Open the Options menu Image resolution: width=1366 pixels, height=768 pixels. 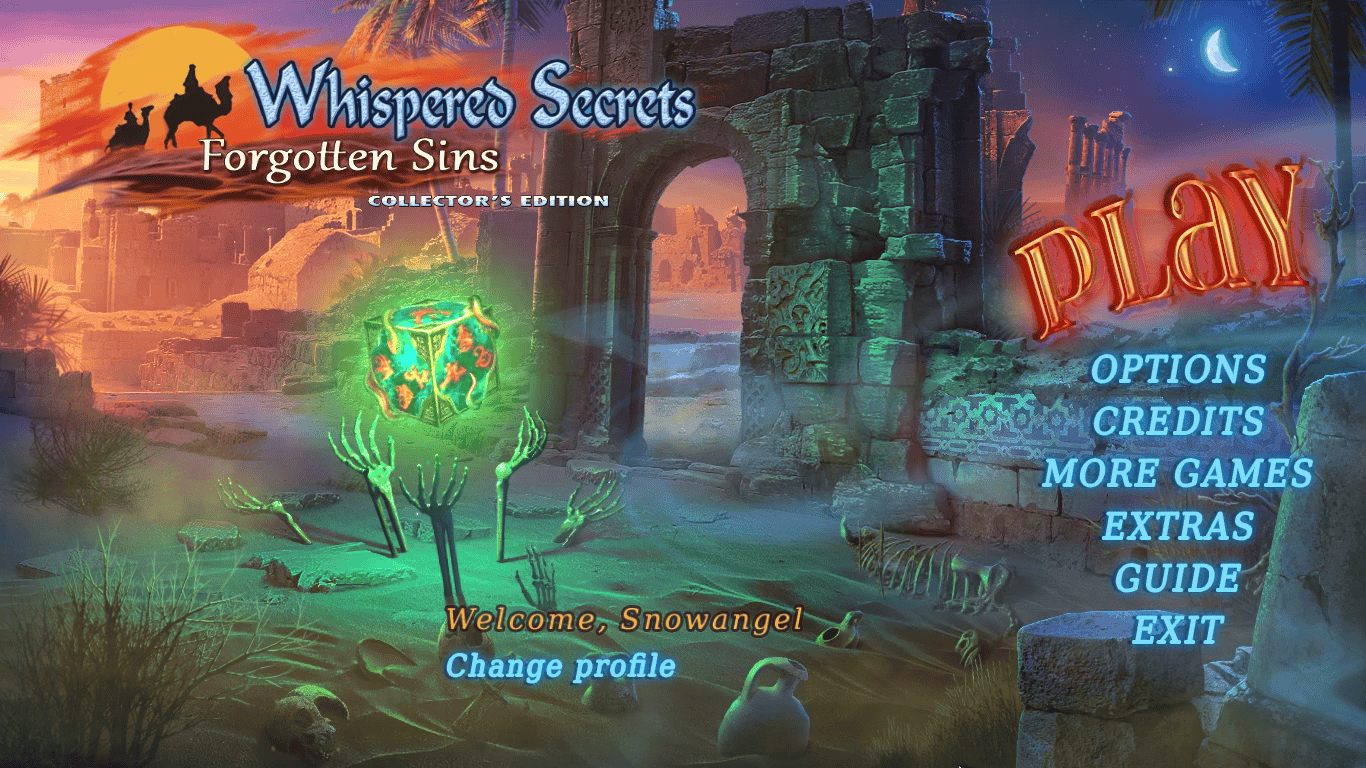click(x=1177, y=369)
